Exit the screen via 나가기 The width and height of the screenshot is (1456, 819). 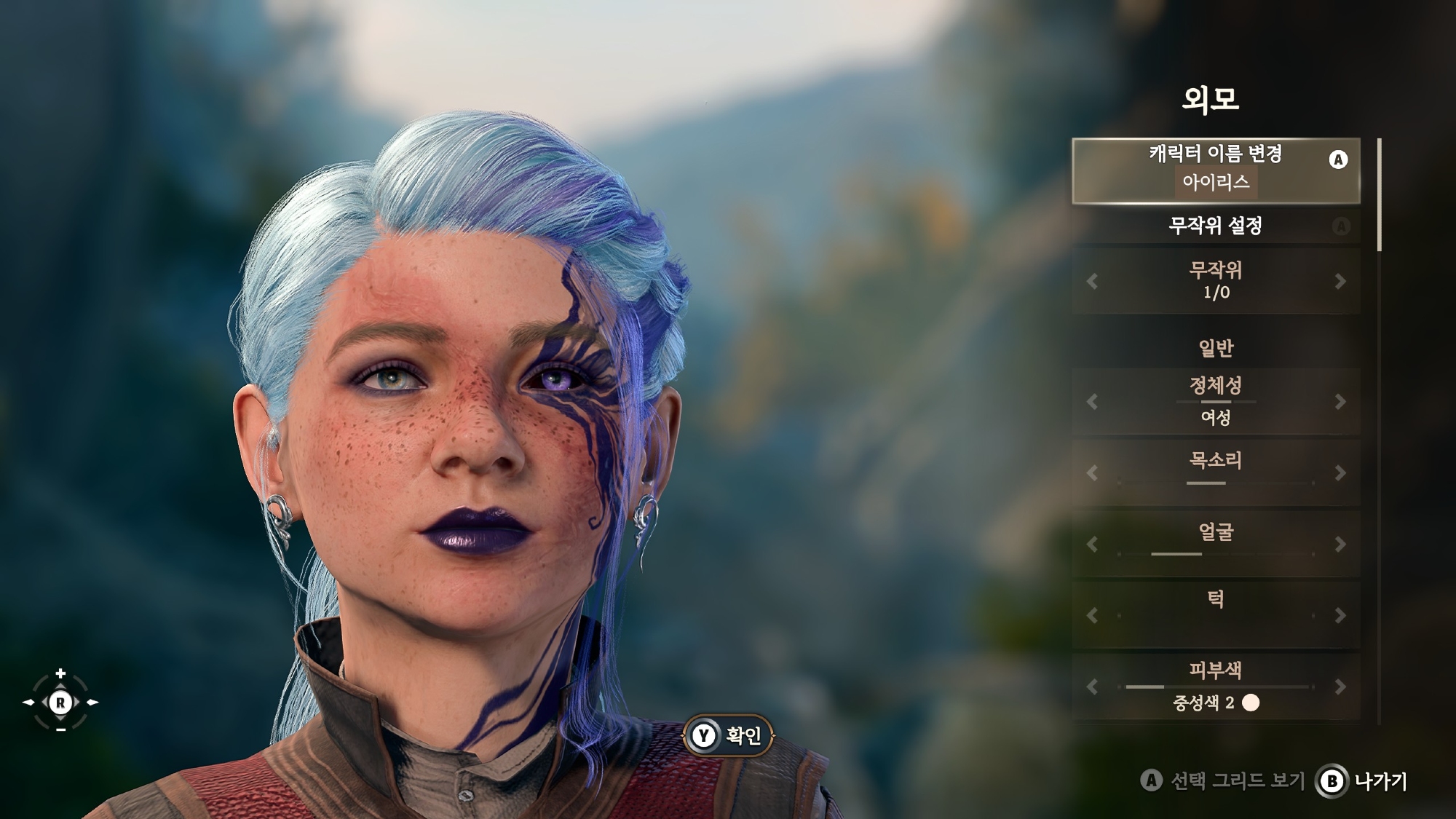[x=1362, y=781]
